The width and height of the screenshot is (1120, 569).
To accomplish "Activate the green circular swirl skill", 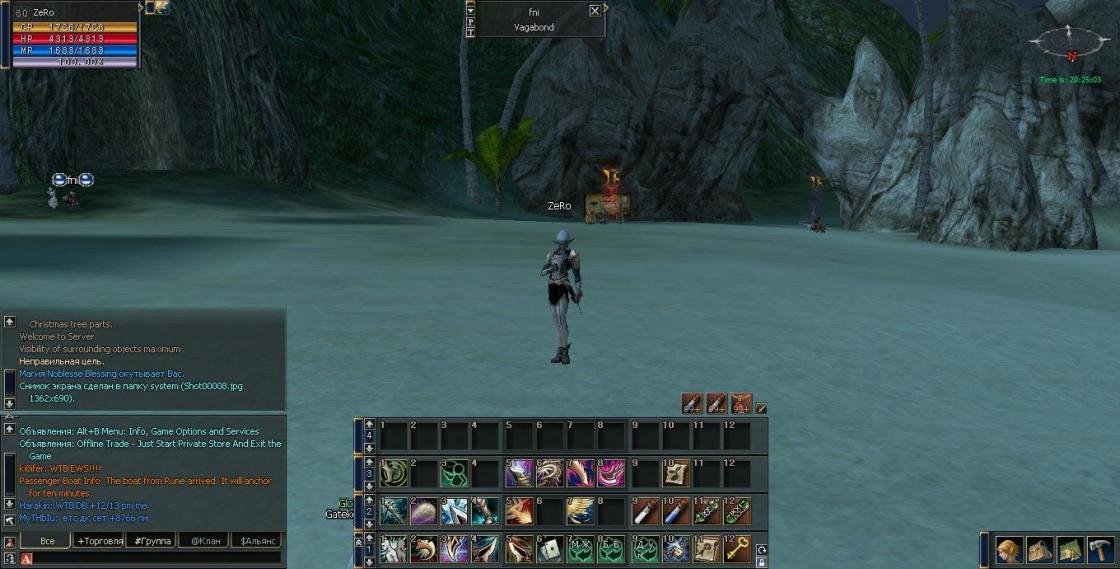I will (x=393, y=472).
